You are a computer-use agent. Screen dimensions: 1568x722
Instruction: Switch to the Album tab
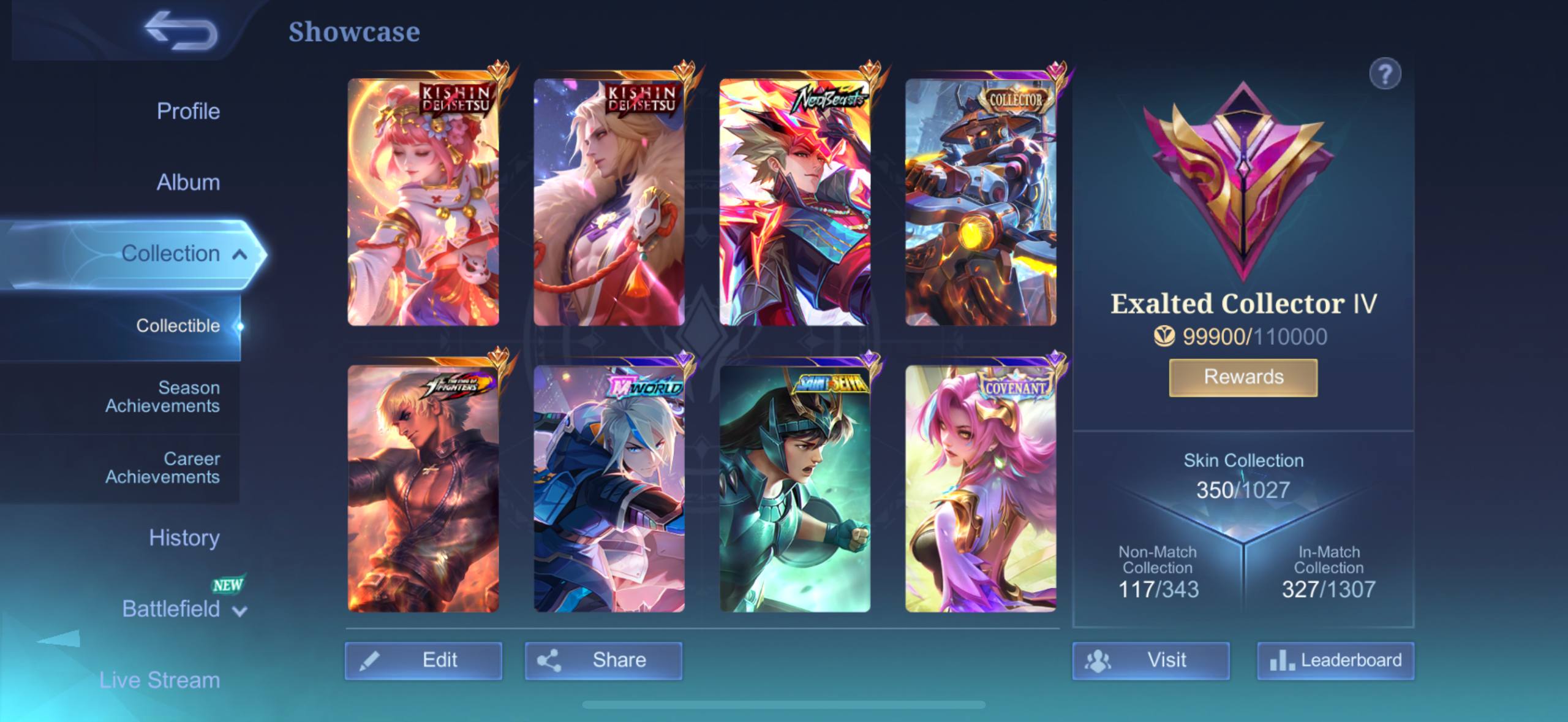pyautogui.click(x=188, y=183)
